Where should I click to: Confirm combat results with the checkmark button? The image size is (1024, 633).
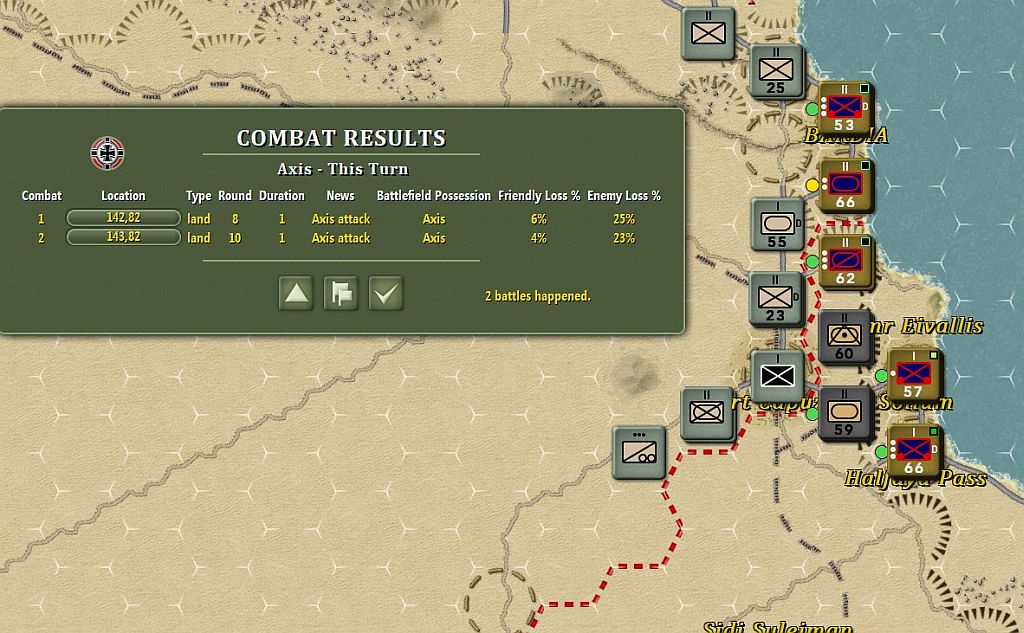click(x=386, y=294)
